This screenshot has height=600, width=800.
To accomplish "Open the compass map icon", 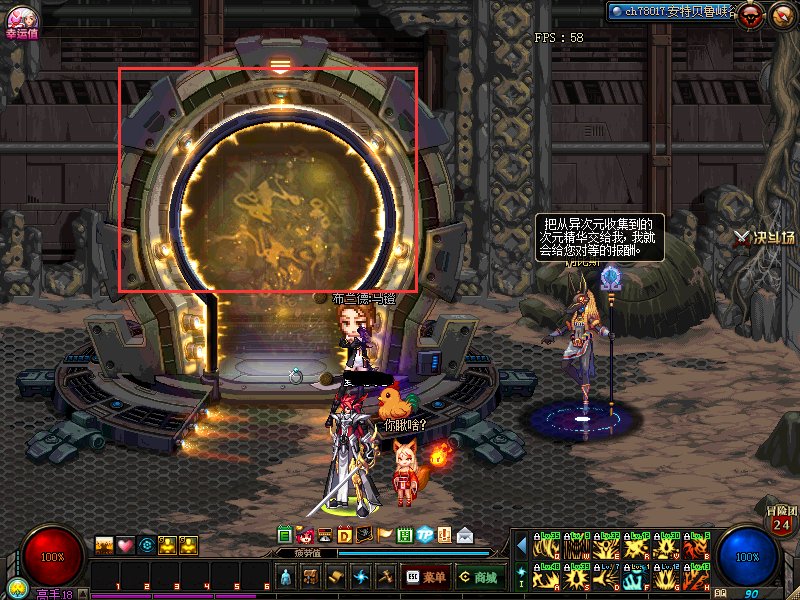I will point(782,13).
